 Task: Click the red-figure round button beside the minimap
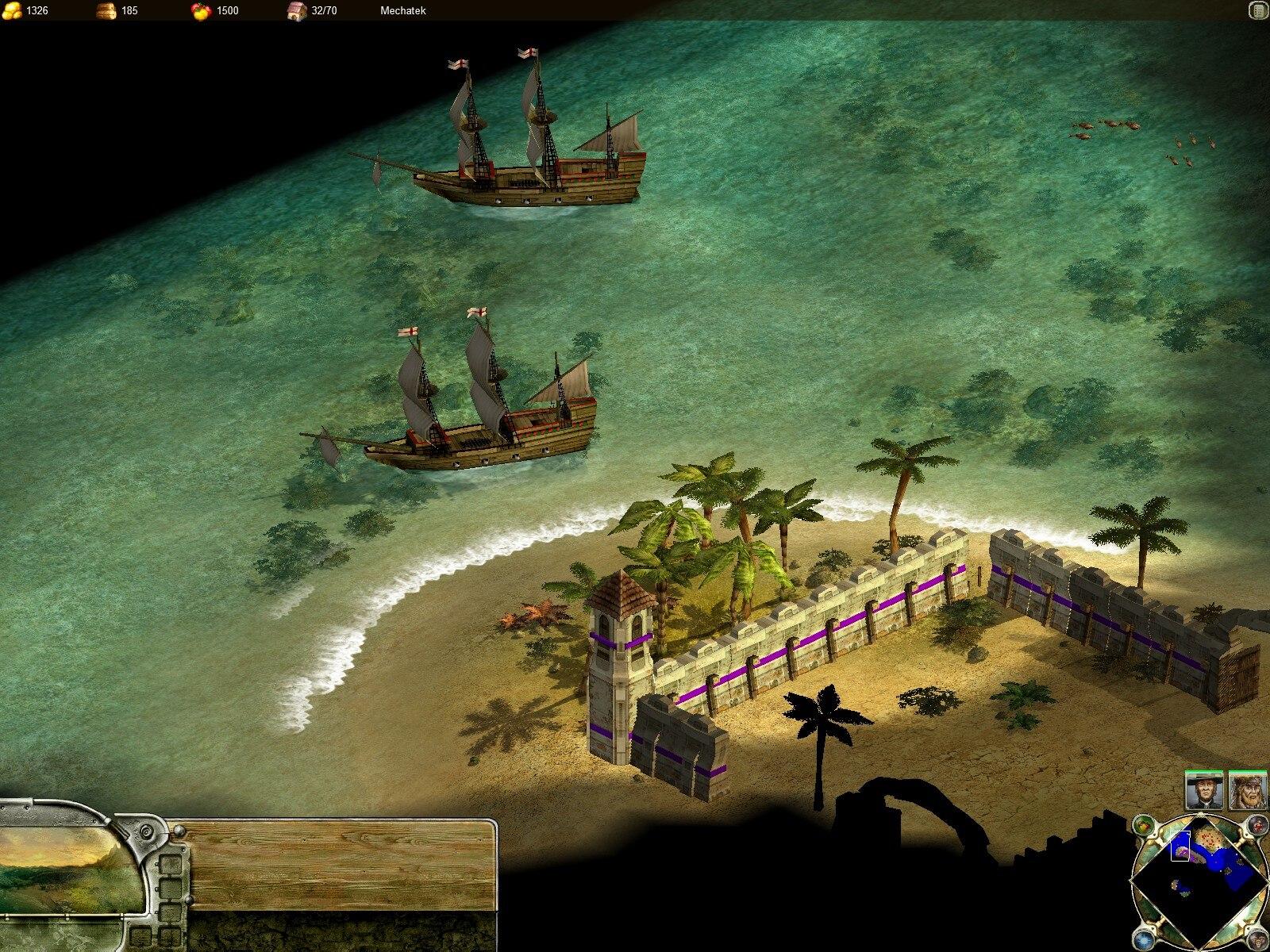[x=1257, y=826]
